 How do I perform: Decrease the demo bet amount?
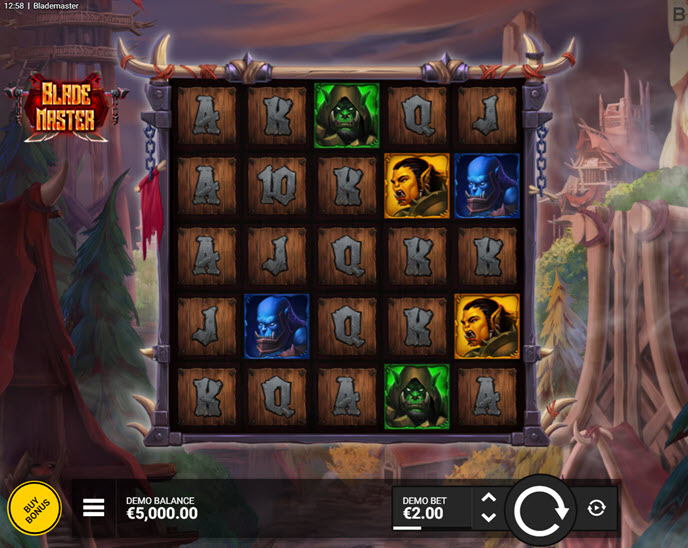[488, 518]
